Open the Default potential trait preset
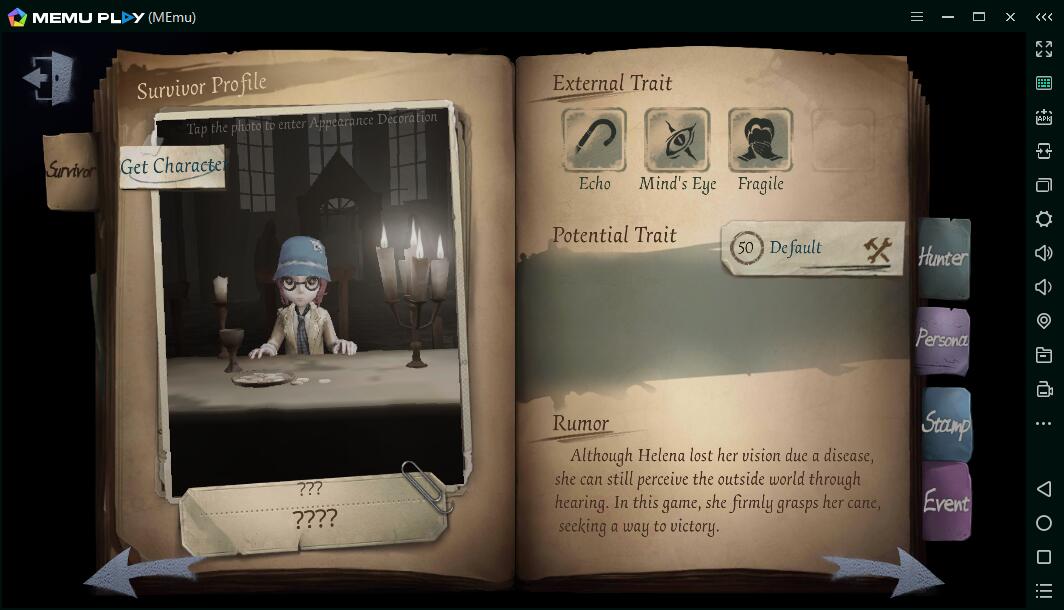 pyautogui.click(x=812, y=248)
